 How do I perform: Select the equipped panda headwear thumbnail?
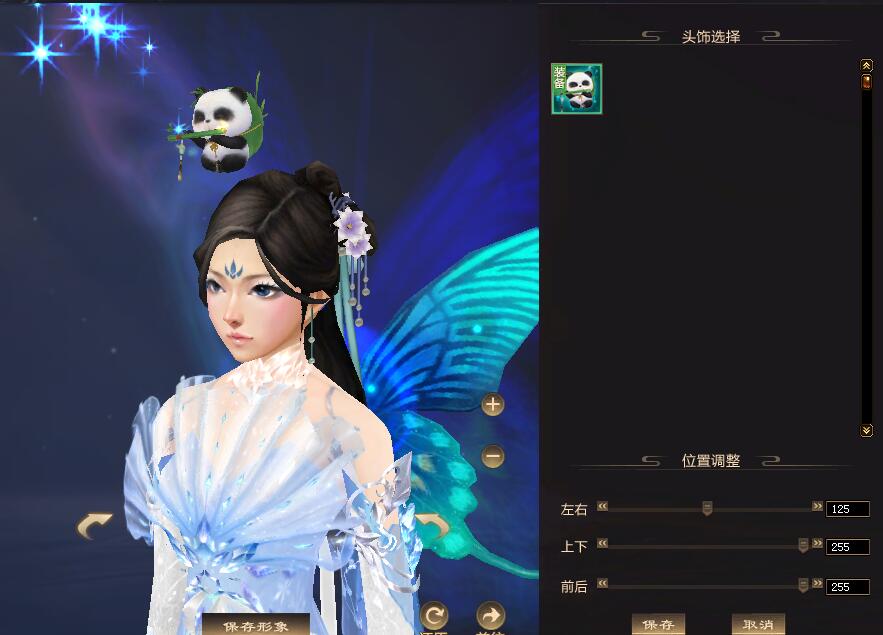point(577,89)
